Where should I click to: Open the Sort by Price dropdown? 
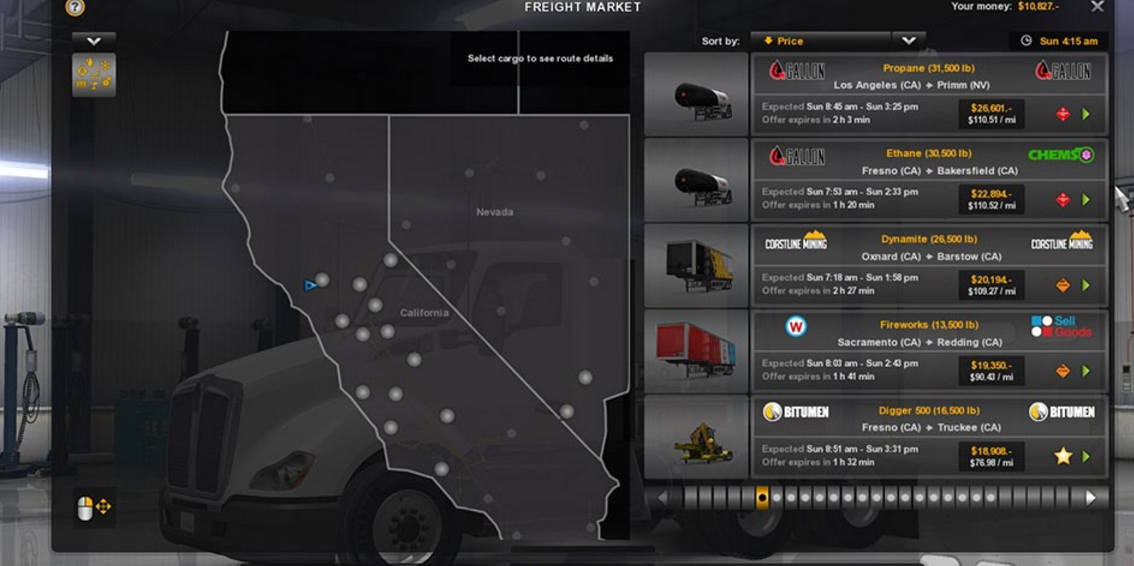824,41
